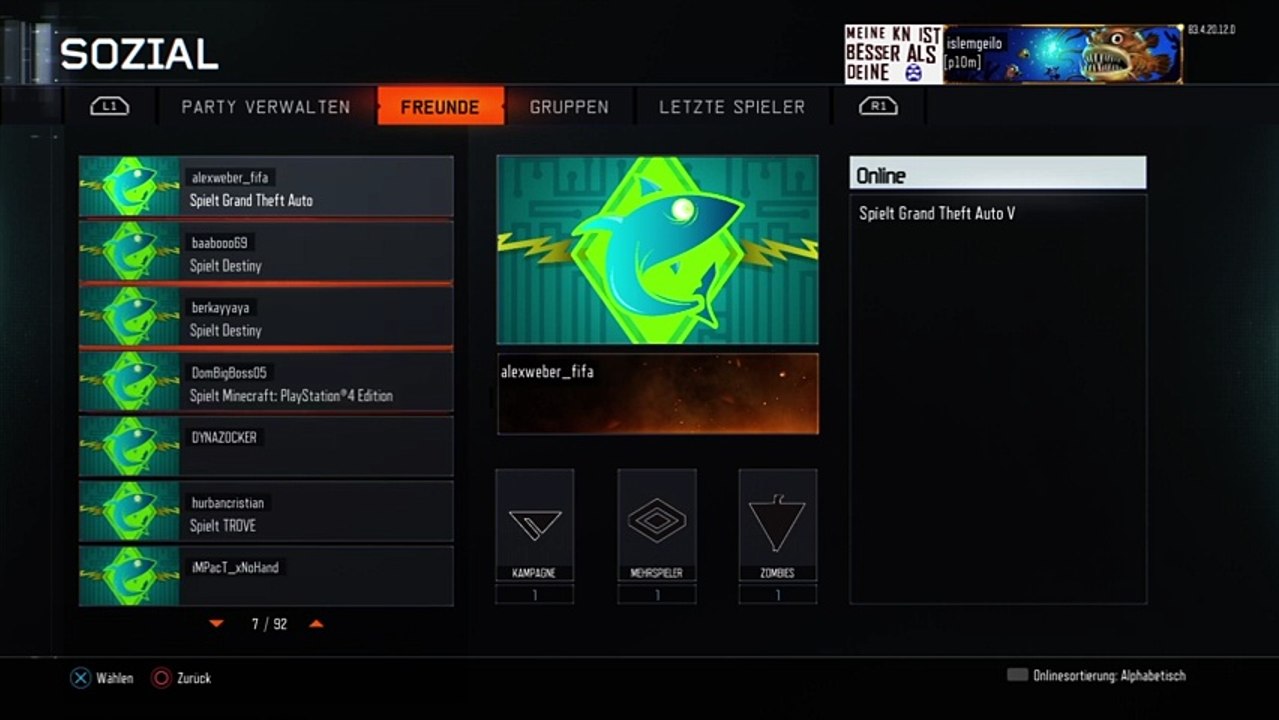Choose friend baabooo69 playing Destiny
Viewport: 1279px width, 720px height.
point(266,252)
